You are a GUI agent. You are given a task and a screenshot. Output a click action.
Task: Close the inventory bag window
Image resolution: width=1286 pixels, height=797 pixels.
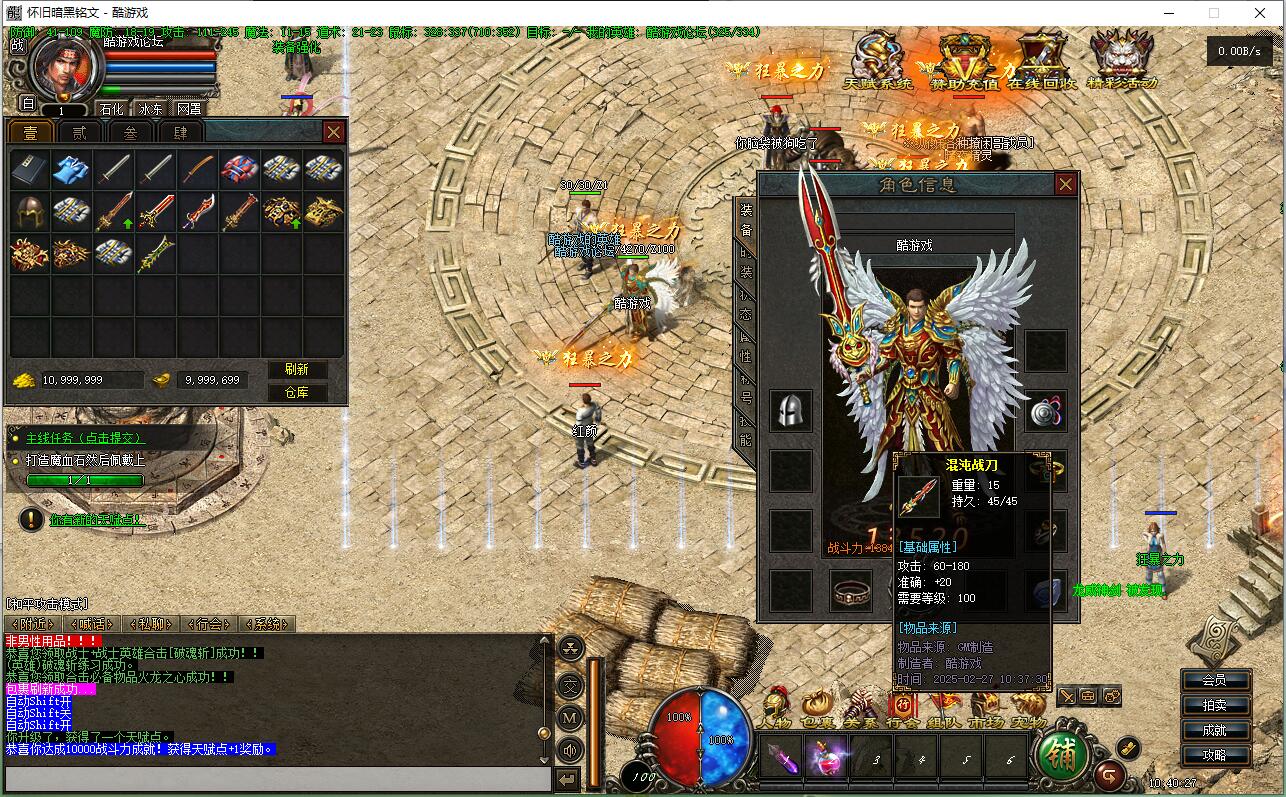tap(334, 132)
